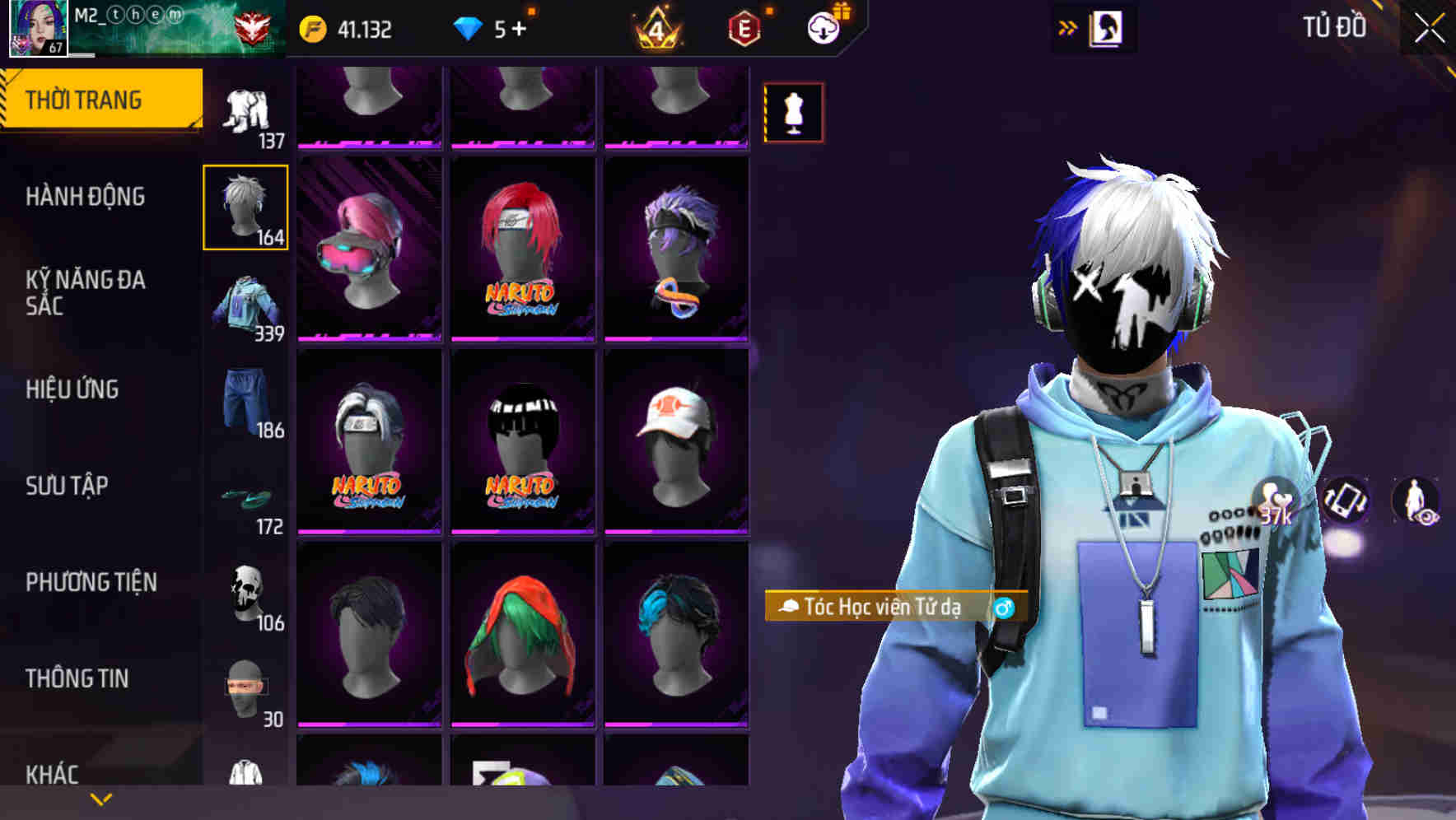Click the cloud gift download icon

(821, 26)
